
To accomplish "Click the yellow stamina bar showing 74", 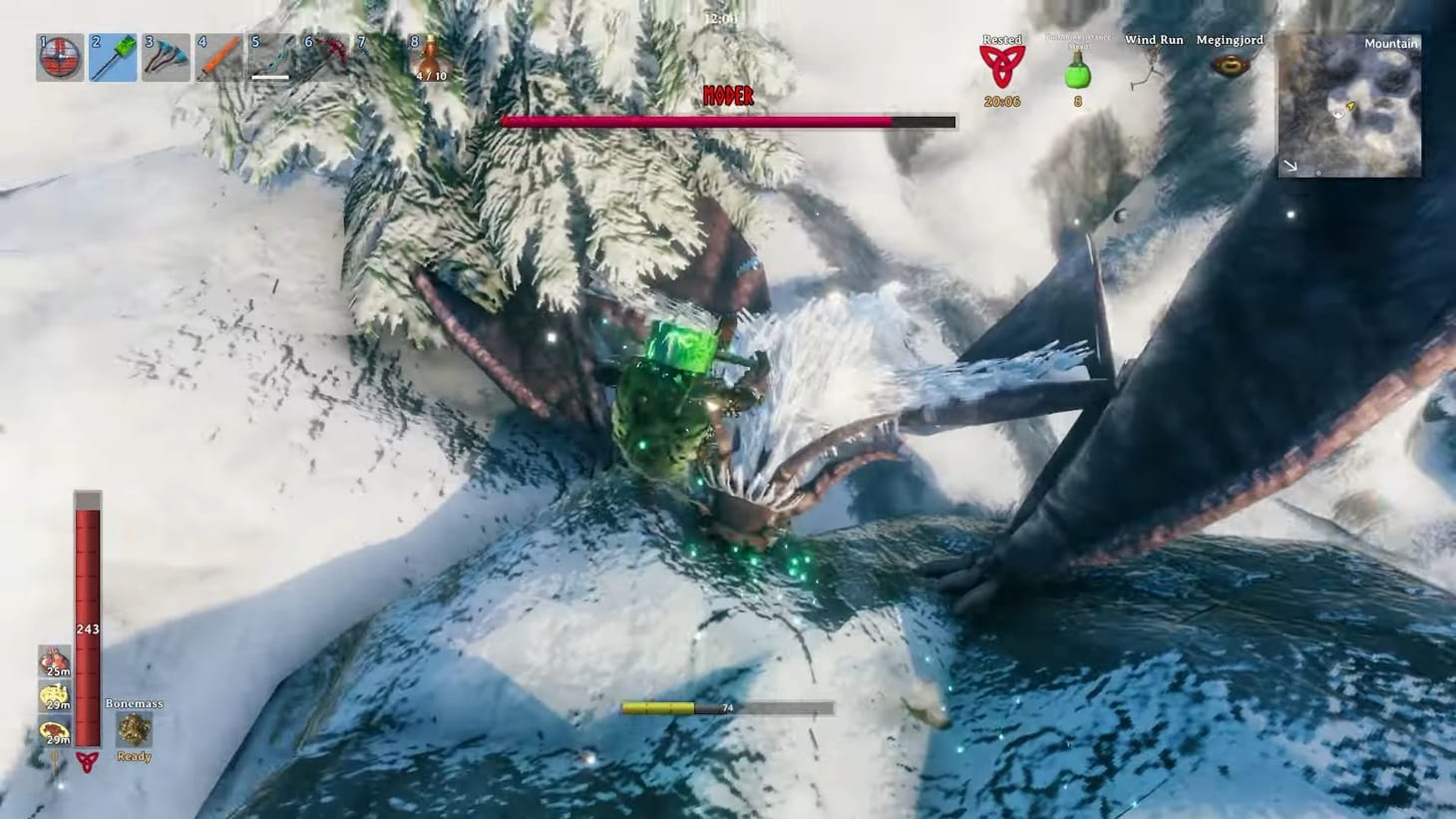I will pyautogui.click(x=658, y=708).
